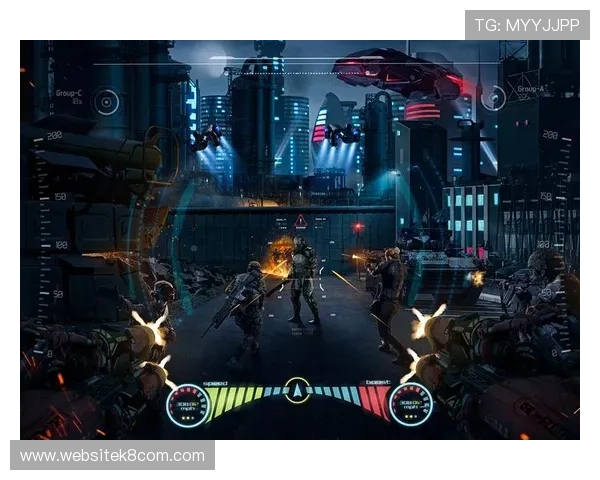Open the website link in the watermark
The height and width of the screenshot is (480, 600).
click(x=112, y=456)
